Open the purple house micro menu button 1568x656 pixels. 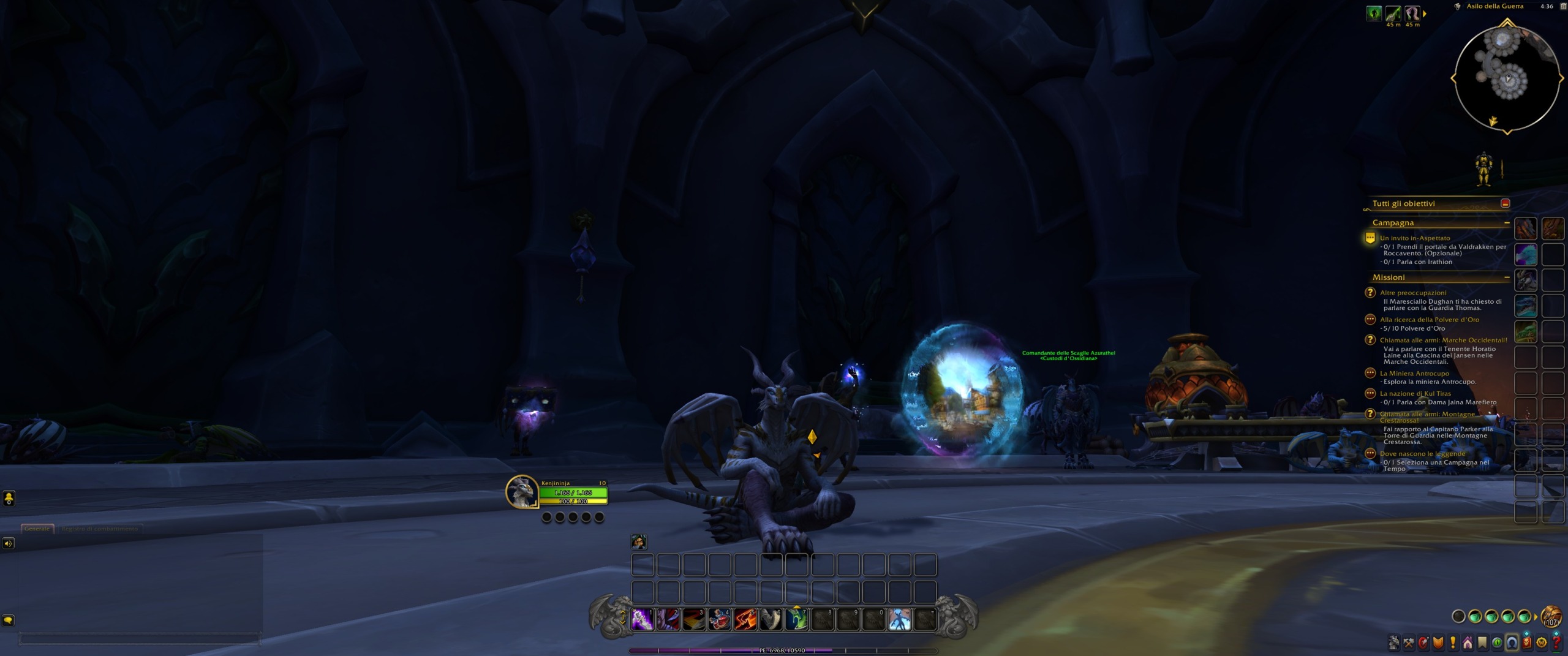point(1468,643)
